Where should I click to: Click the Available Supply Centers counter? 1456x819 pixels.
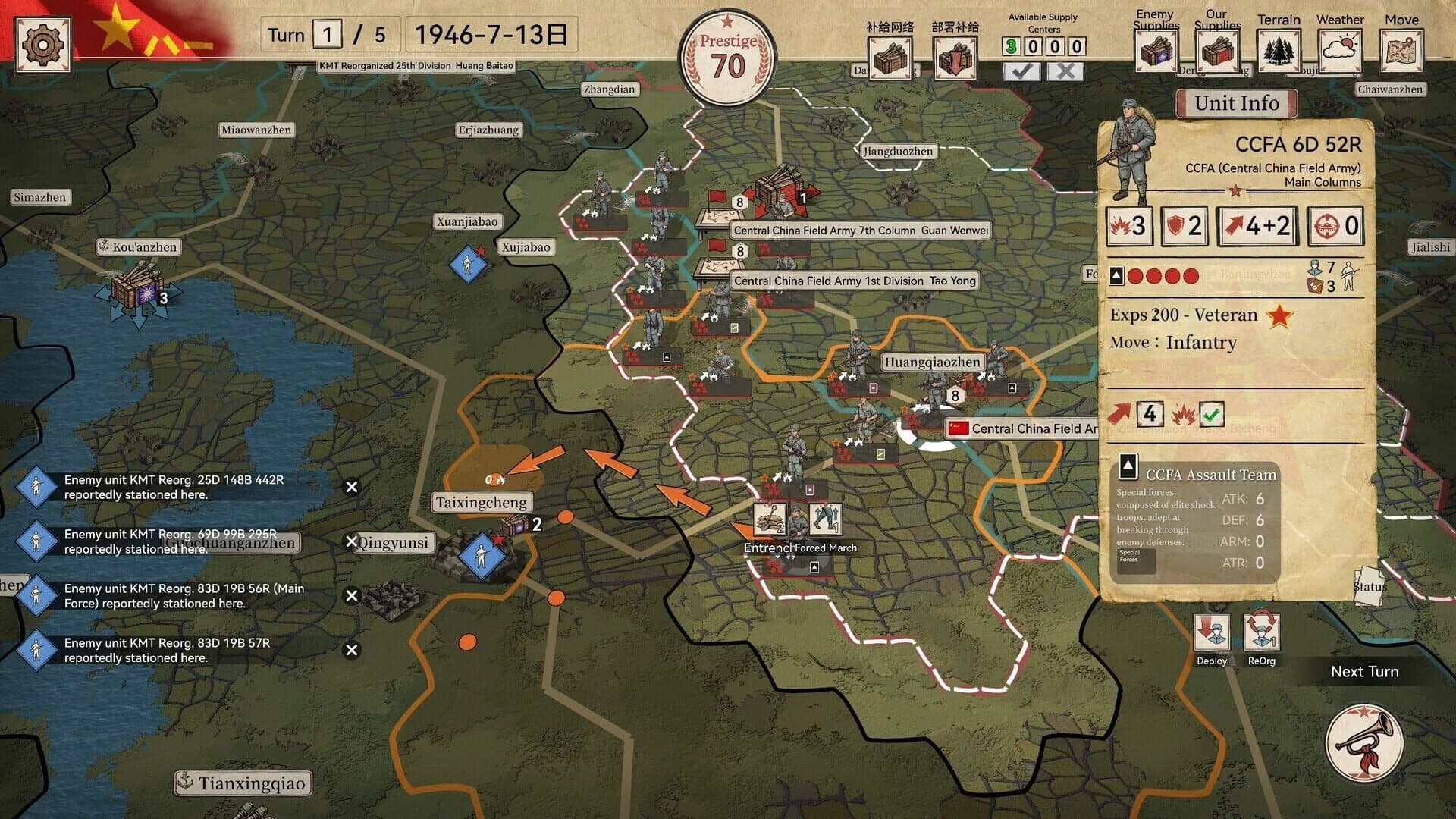1043,46
